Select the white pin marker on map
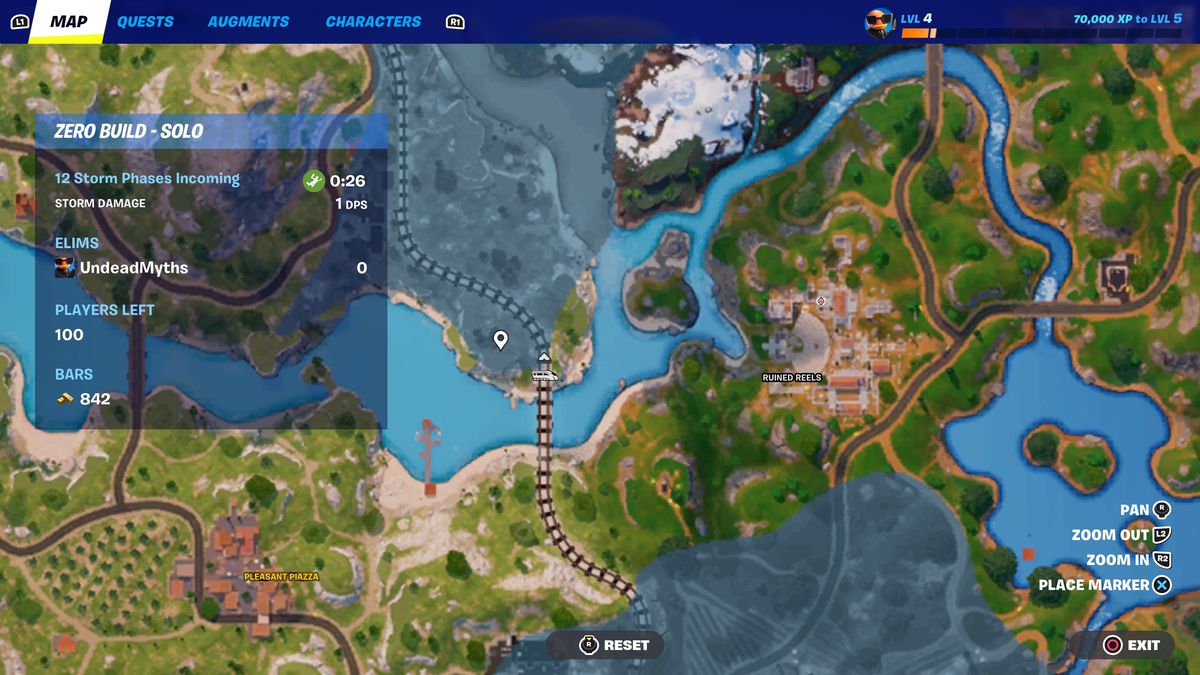 [x=501, y=340]
